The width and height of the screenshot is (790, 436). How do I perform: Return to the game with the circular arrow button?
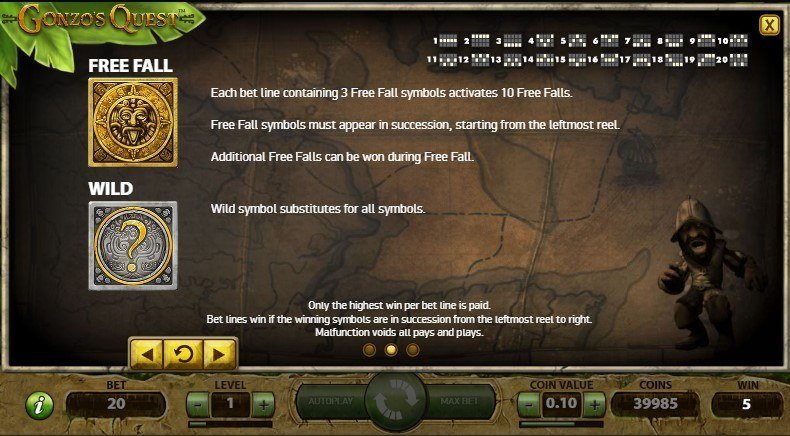(183, 353)
